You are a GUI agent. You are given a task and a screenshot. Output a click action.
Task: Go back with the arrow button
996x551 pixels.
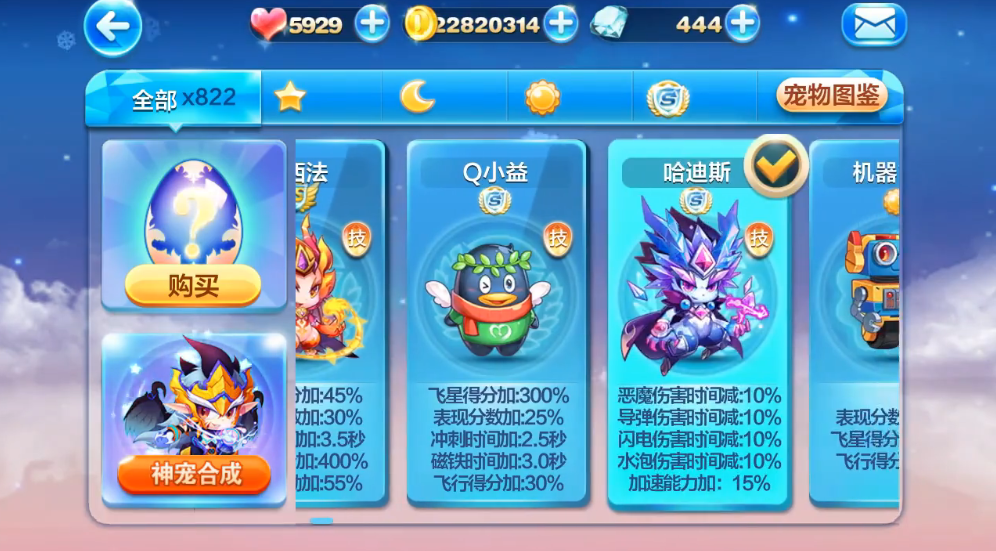[x=113, y=28]
